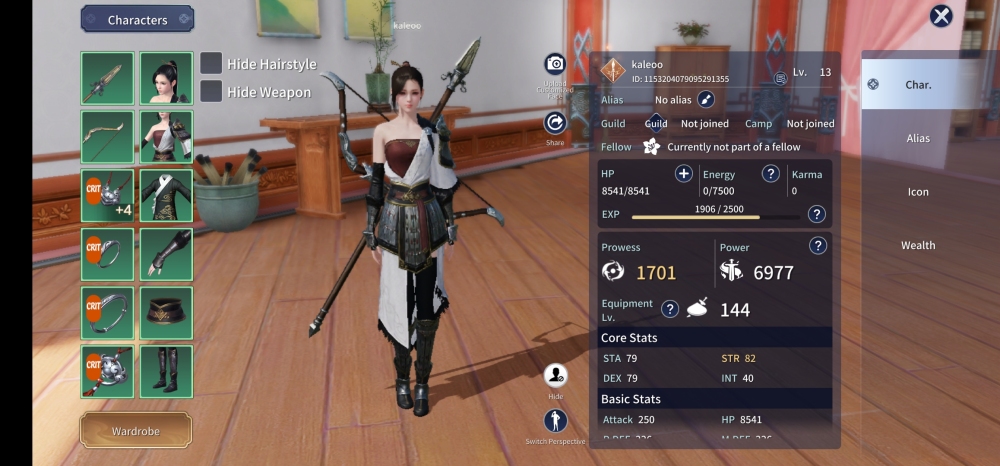Click the Share button

click(555, 123)
